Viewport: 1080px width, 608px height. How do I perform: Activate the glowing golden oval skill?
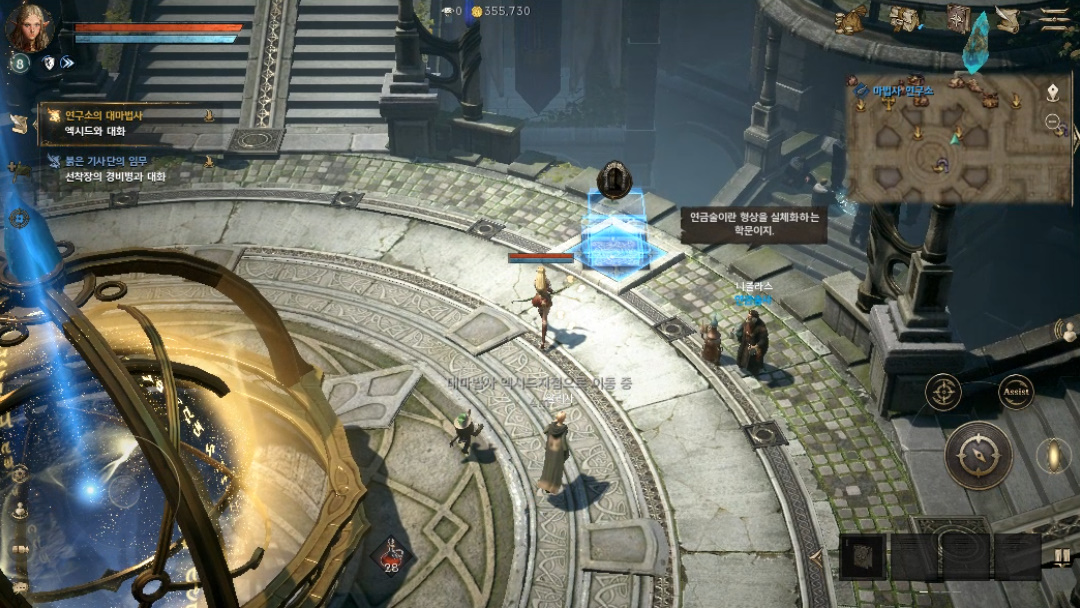(x=1053, y=455)
